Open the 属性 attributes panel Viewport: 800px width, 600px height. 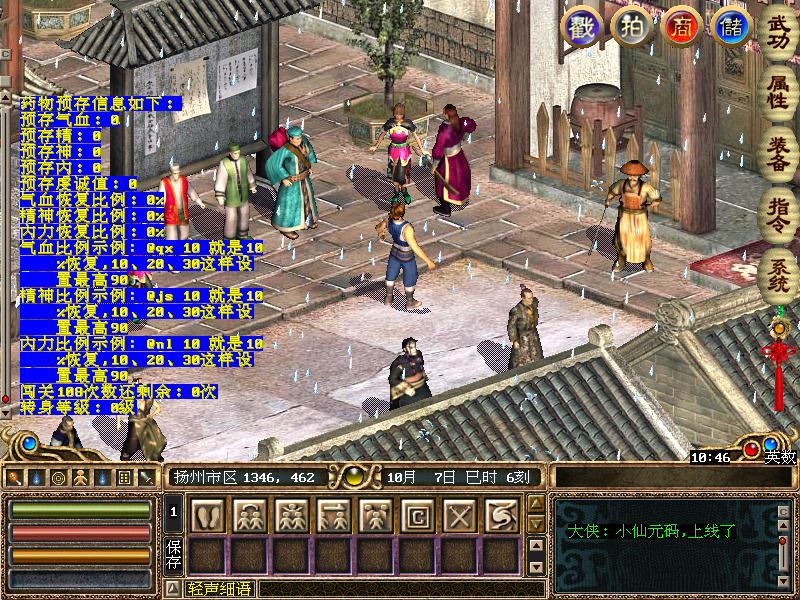pyautogui.click(x=778, y=90)
